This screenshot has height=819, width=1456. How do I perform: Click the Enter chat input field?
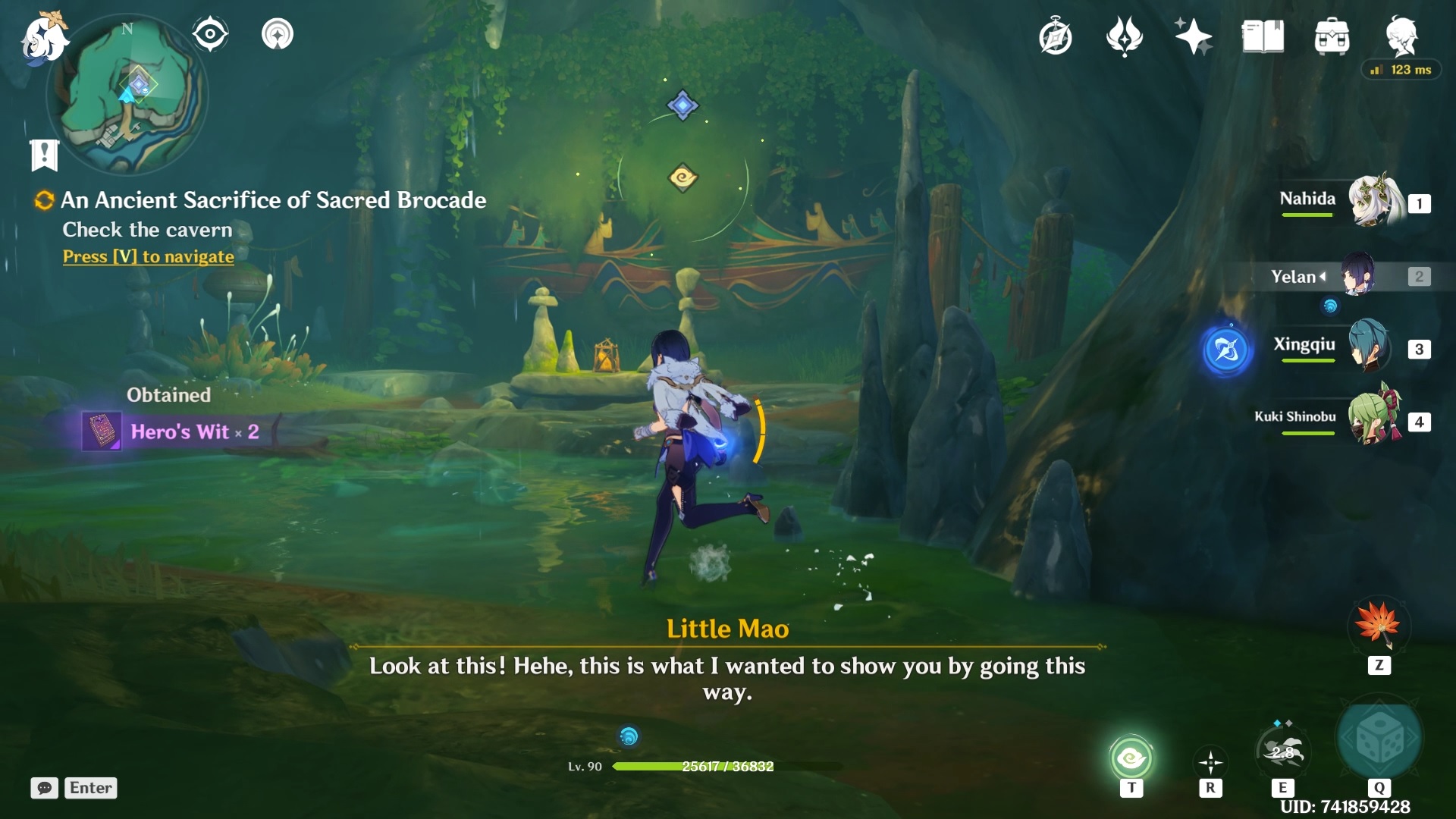tap(90, 788)
